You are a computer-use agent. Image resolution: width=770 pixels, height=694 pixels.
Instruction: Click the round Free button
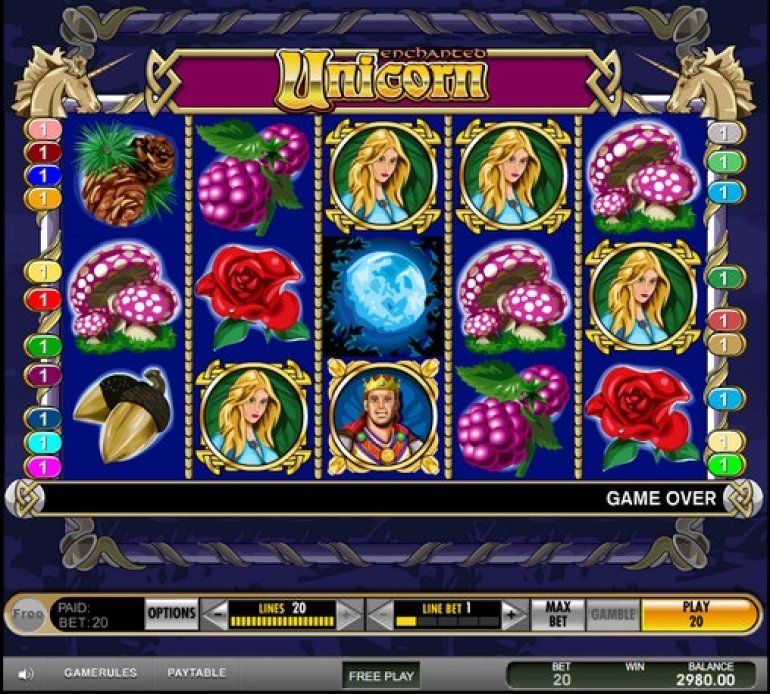29,614
